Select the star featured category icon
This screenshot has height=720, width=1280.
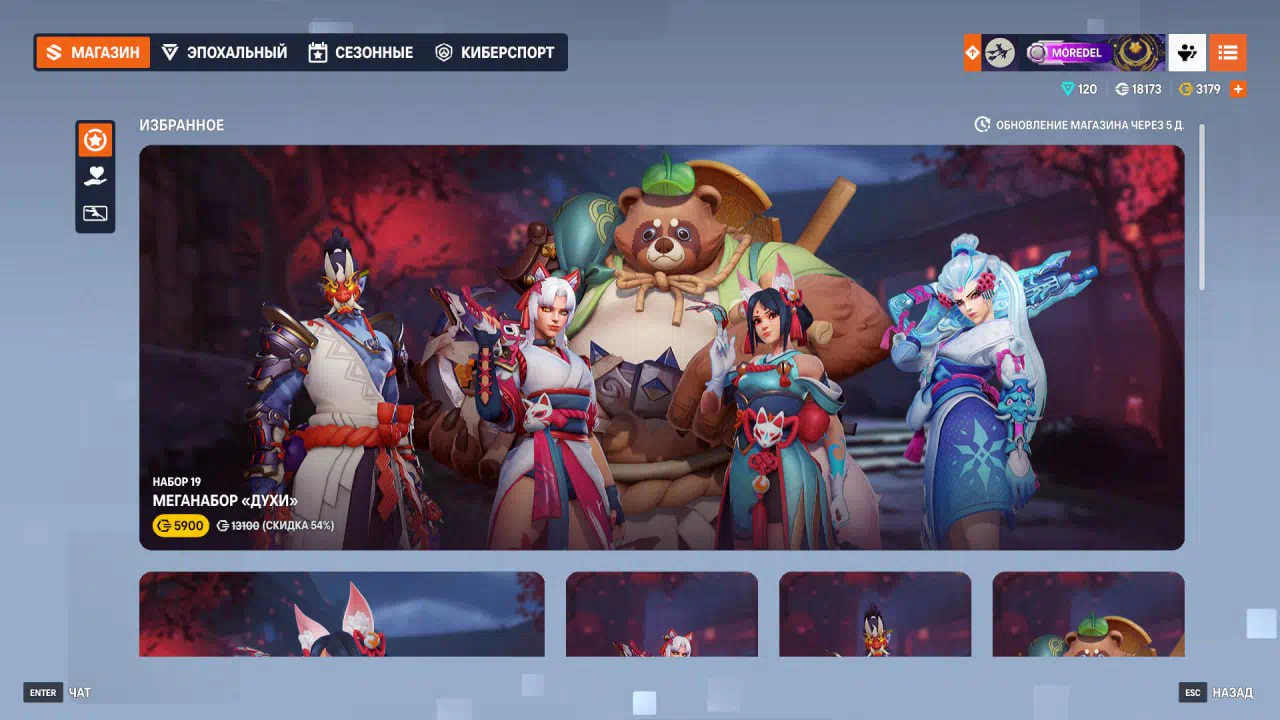(95, 141)
